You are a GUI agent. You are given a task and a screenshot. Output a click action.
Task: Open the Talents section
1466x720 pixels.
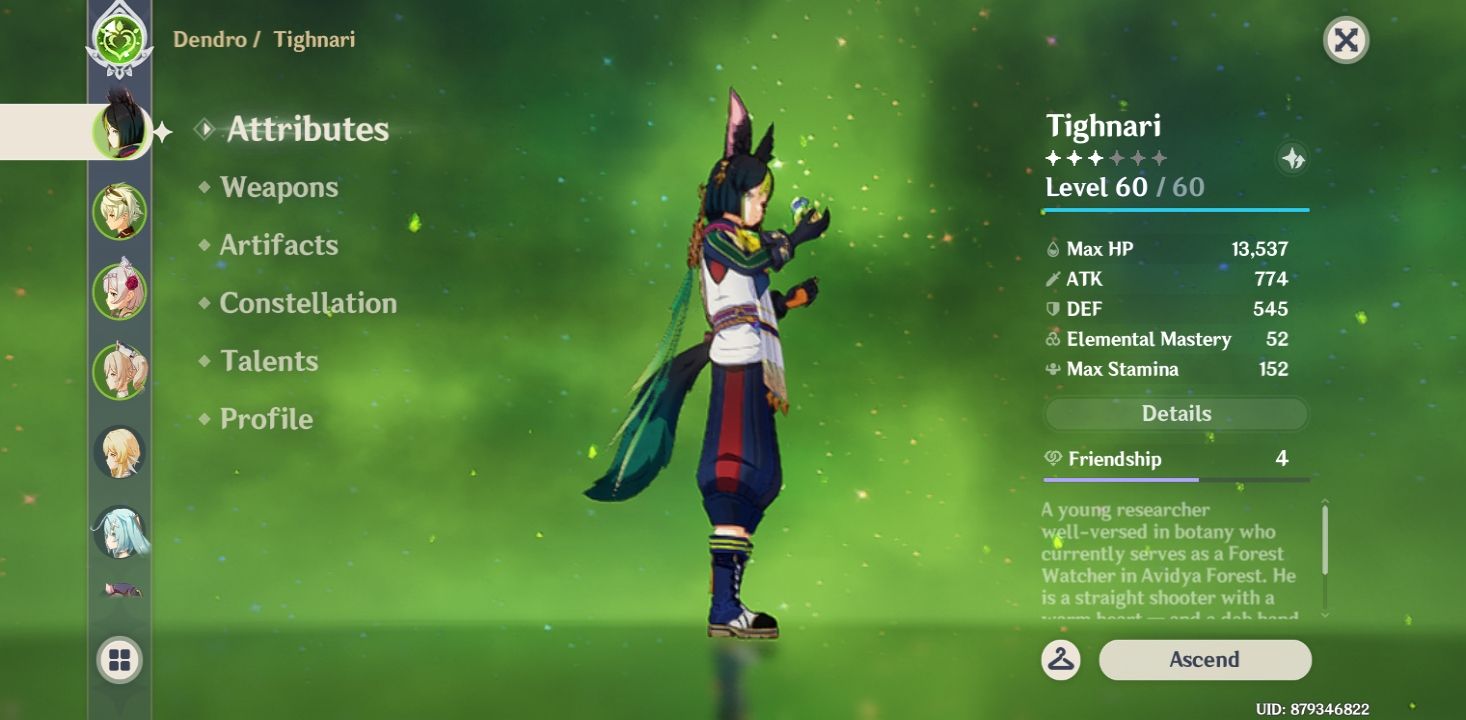[x=270, y=361]
